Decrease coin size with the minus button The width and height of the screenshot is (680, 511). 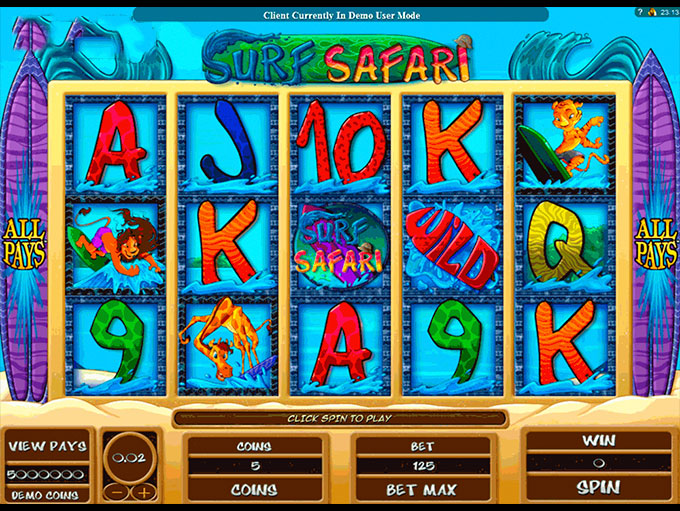[x=118, y=492]
